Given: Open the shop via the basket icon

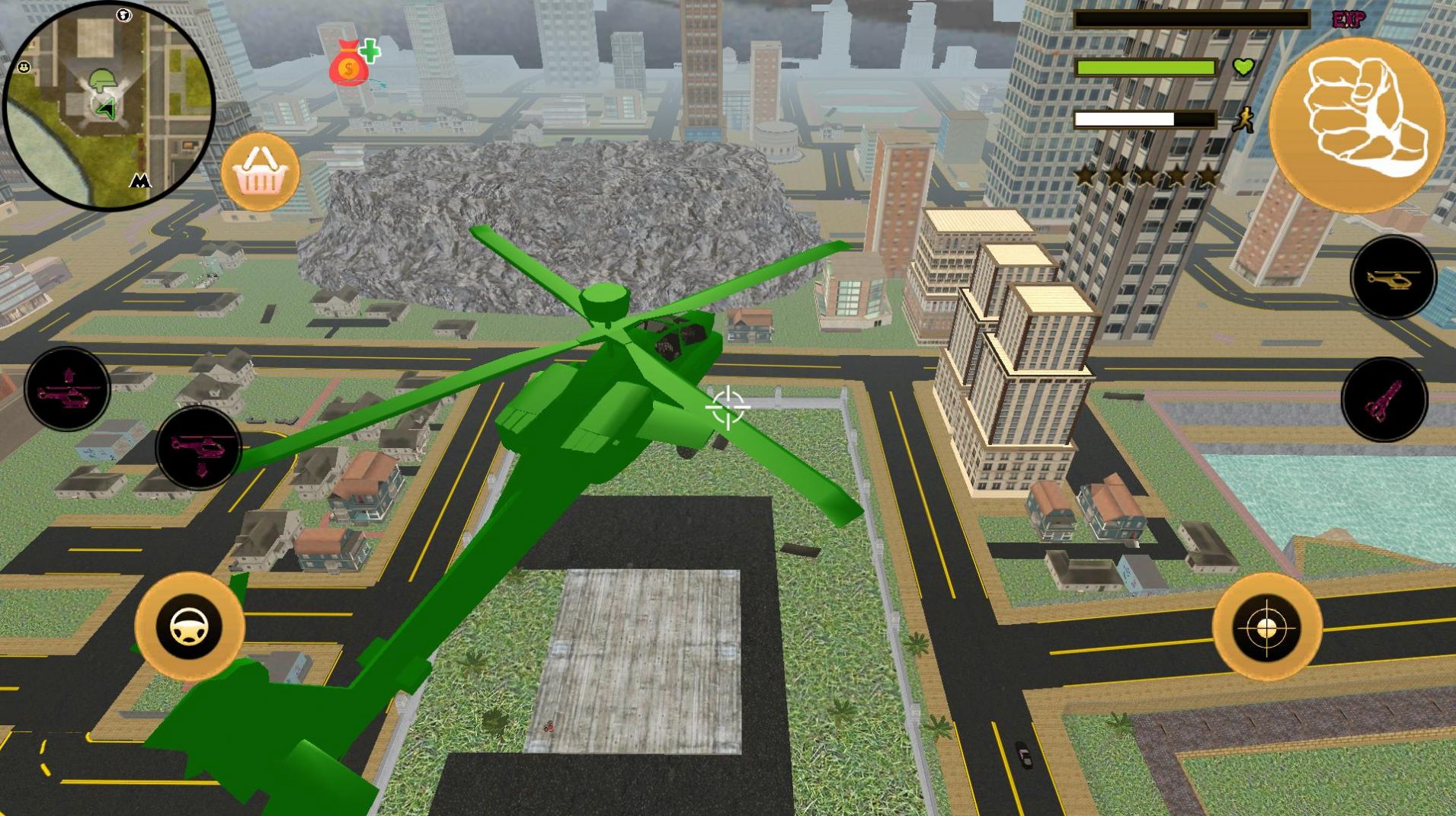Looking at the screenshot, I should pos(261,174).
